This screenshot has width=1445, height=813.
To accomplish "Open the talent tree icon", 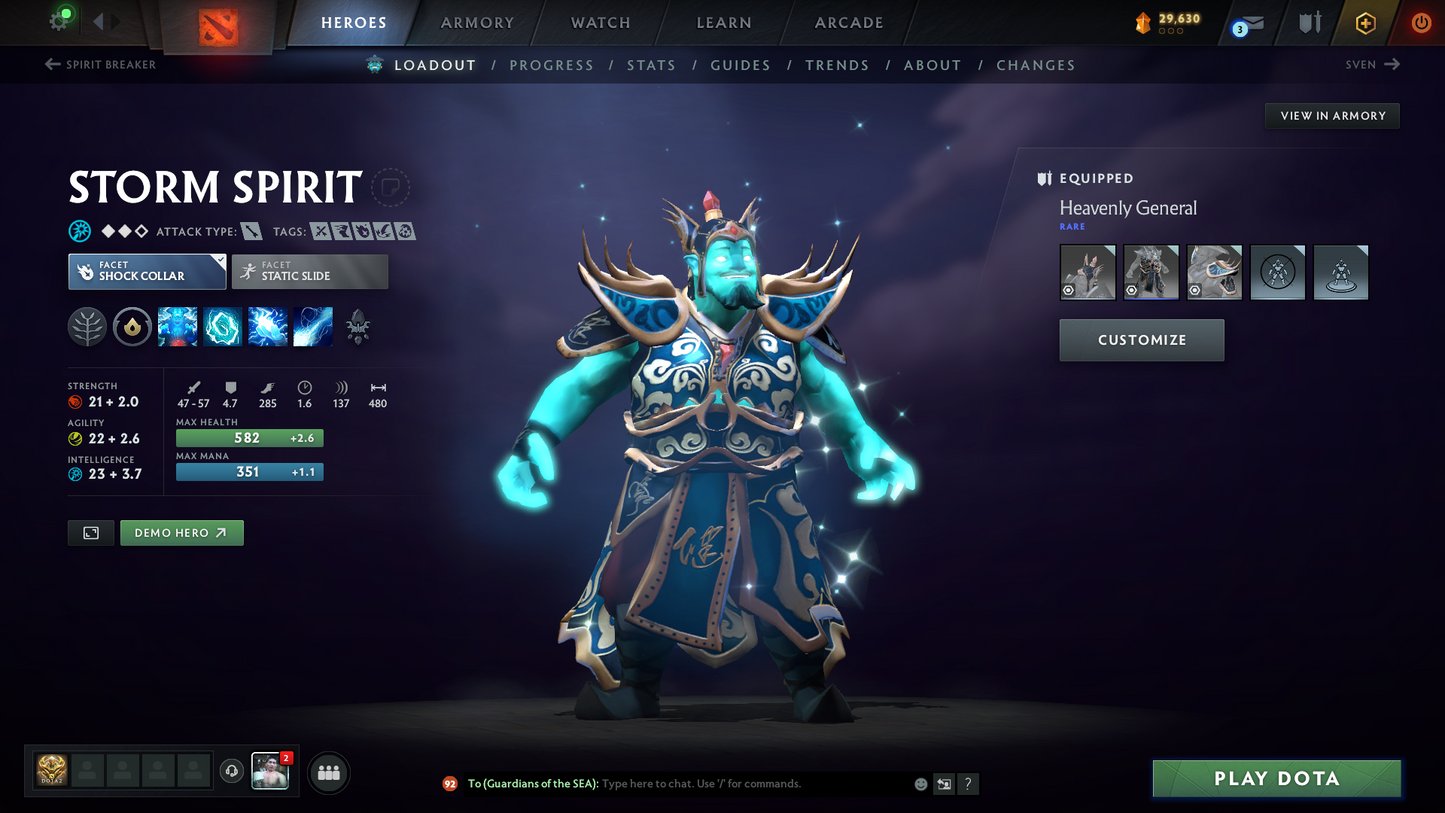I will click(87, 327).
